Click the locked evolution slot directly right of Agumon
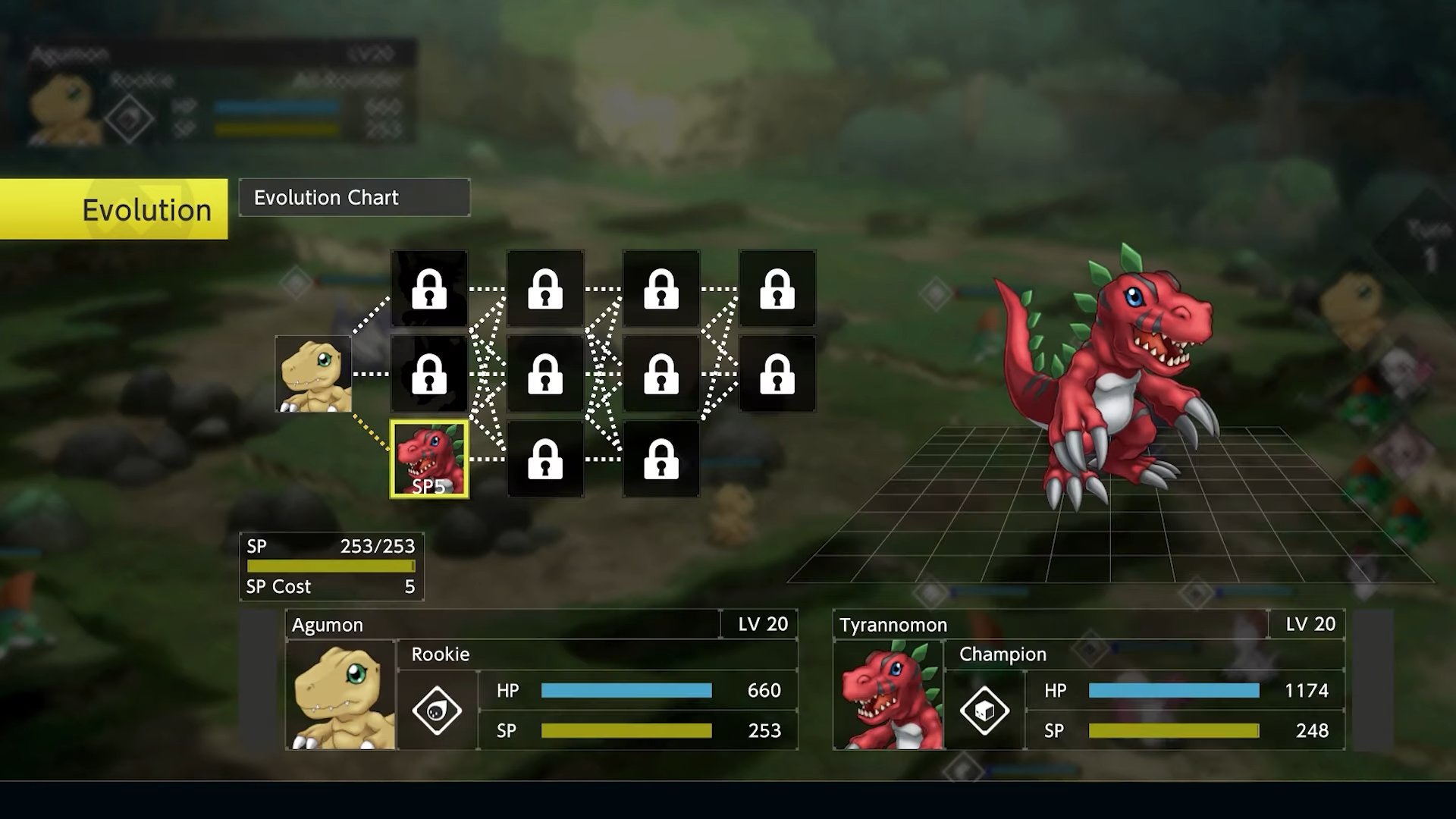 pyautogui.click(x=431, y=375)
